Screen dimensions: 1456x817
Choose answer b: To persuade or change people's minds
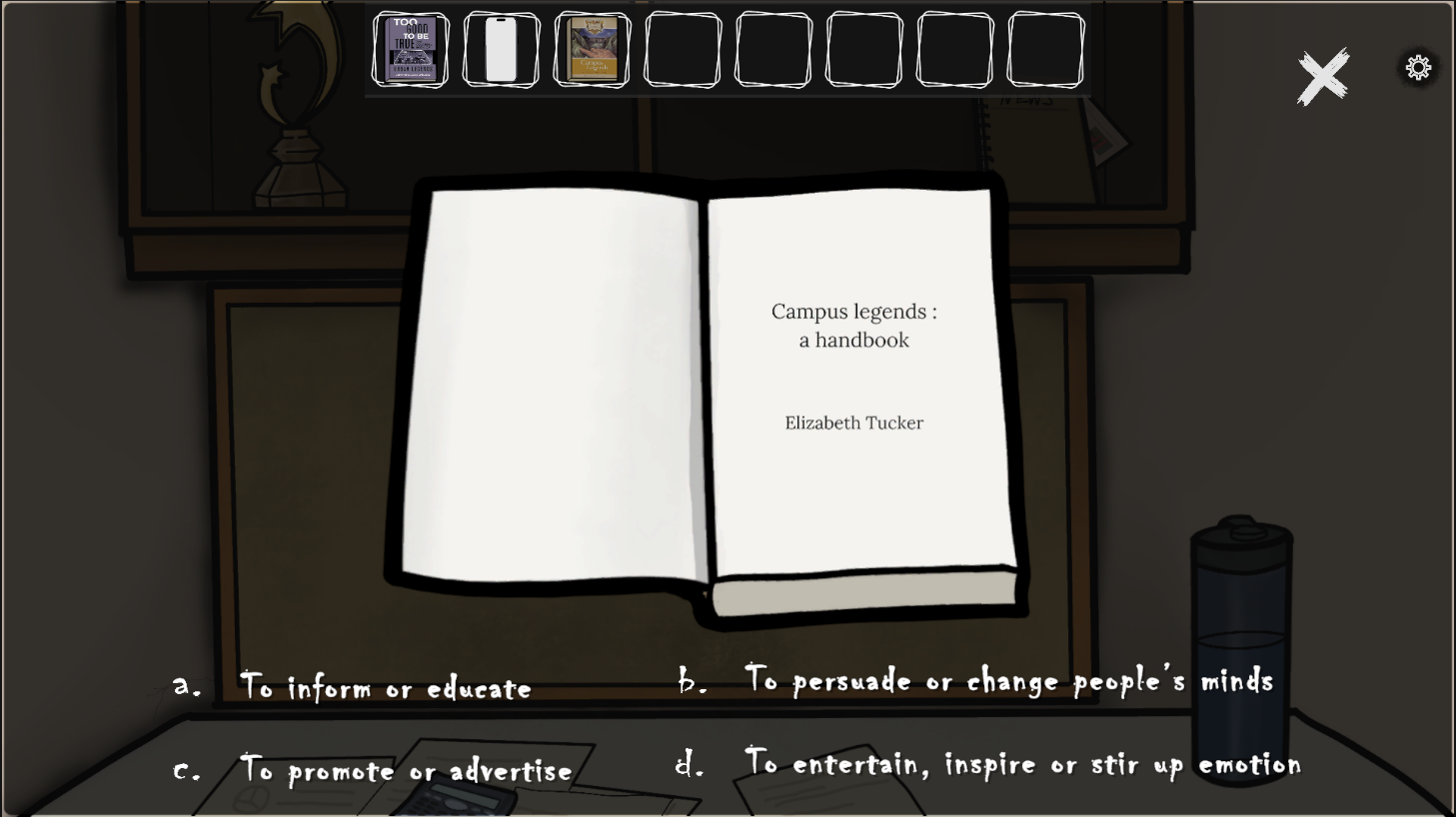pyautogui.click(x=1009, y=681)
